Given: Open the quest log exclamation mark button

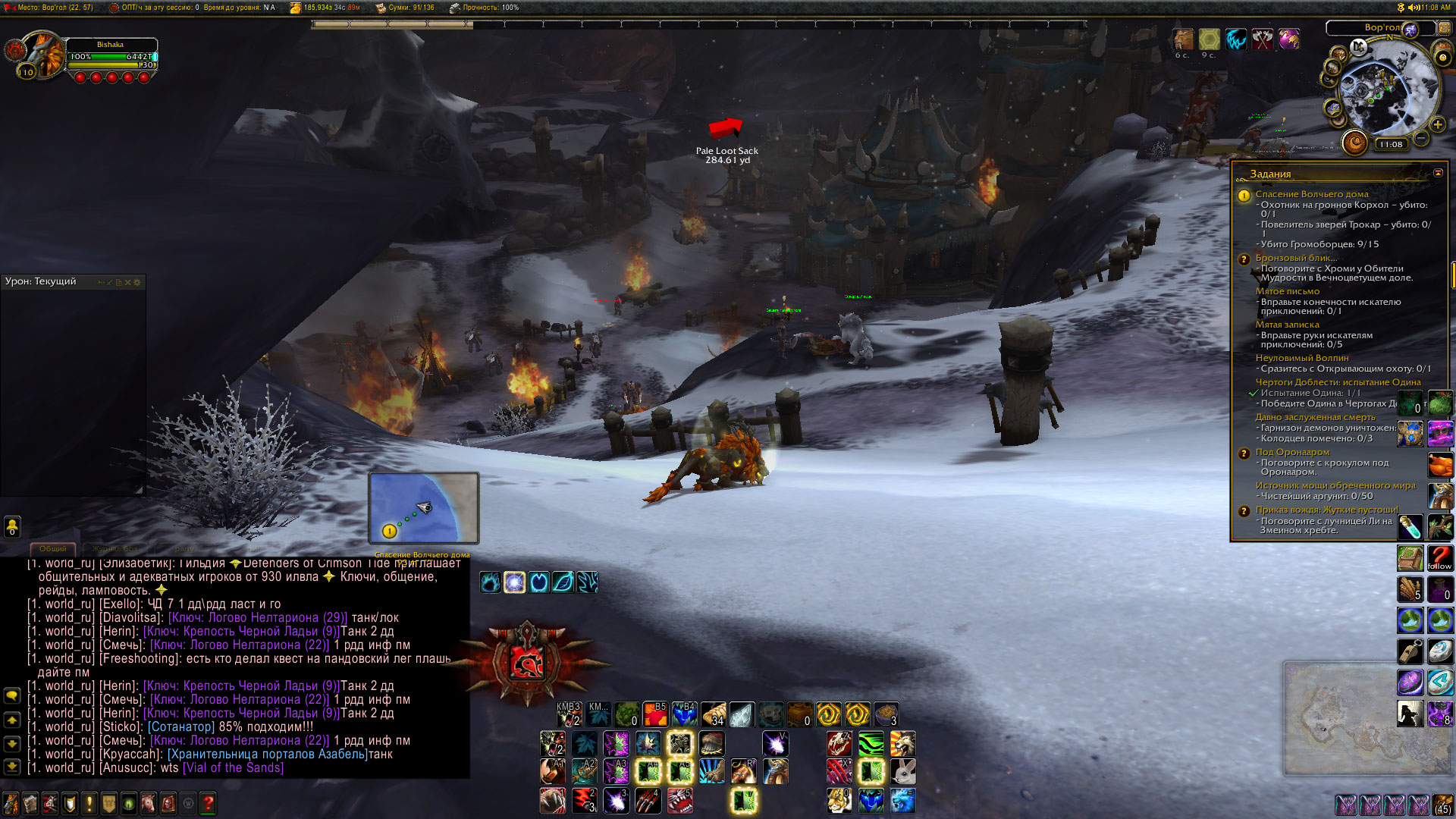Looking at the screenshot, I should point(89,802).
